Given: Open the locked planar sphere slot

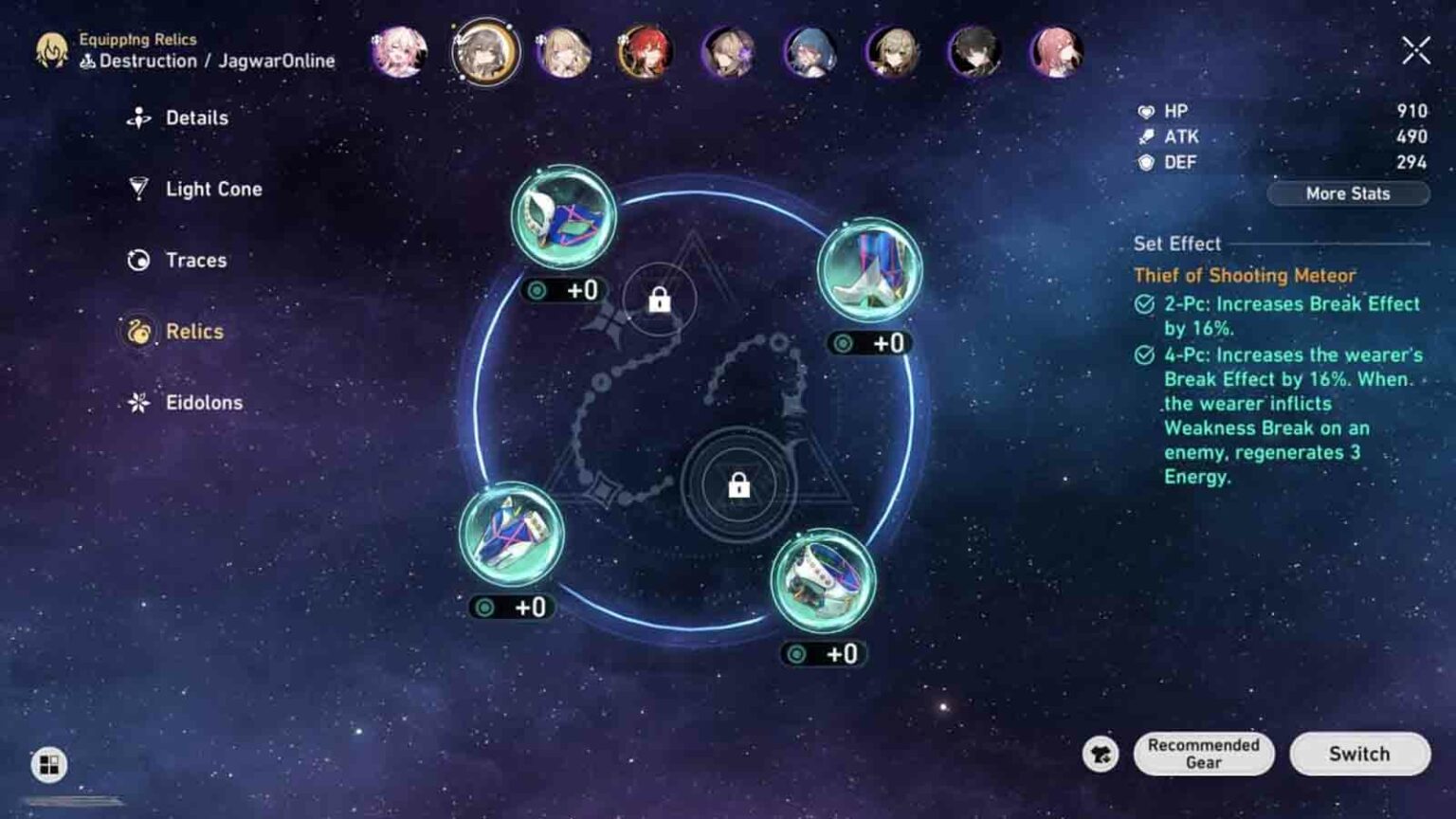Looking at the screenshot, I should point(659,300).
